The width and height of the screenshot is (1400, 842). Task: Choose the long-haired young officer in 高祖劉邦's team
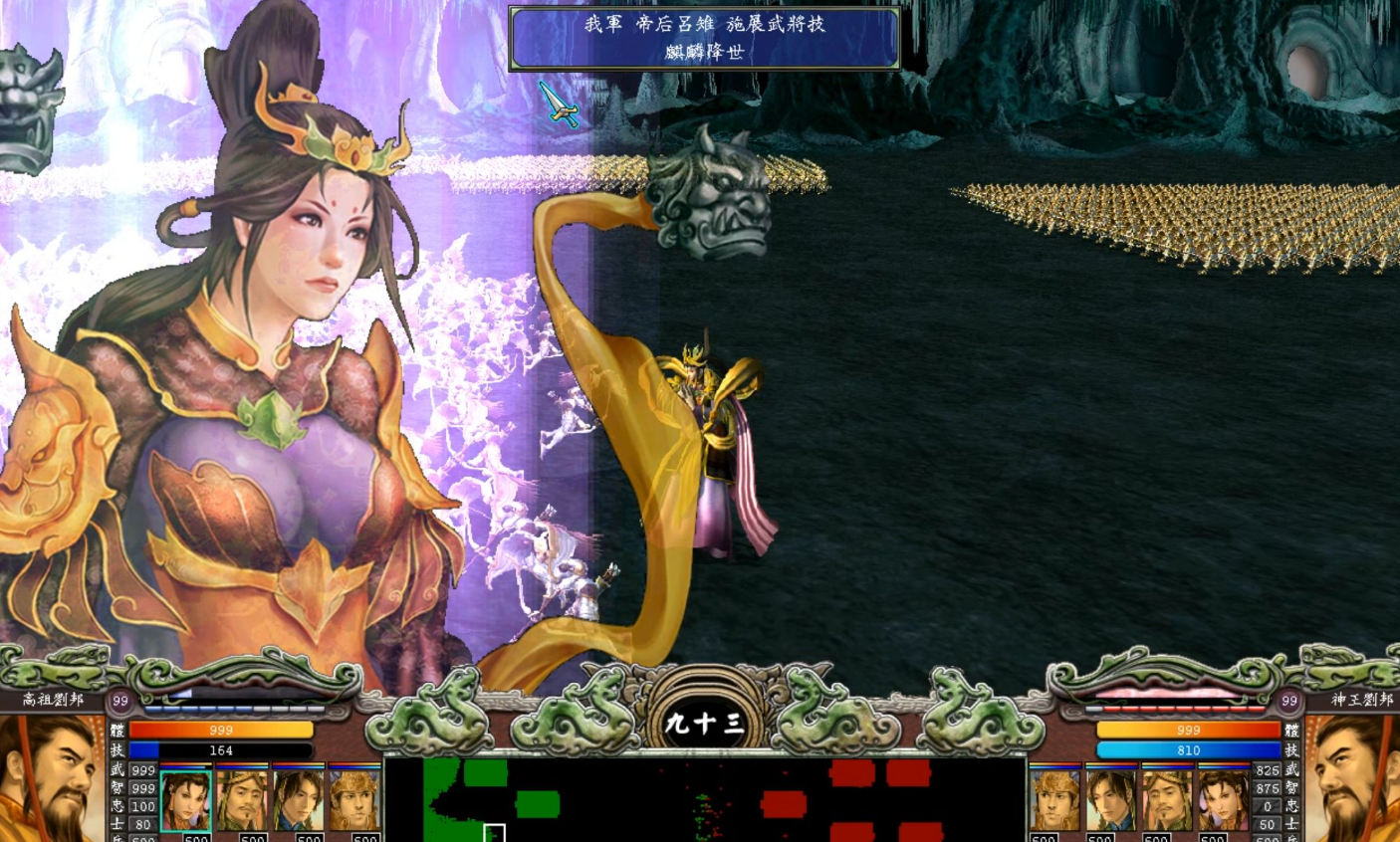click(x=298, y=800)
